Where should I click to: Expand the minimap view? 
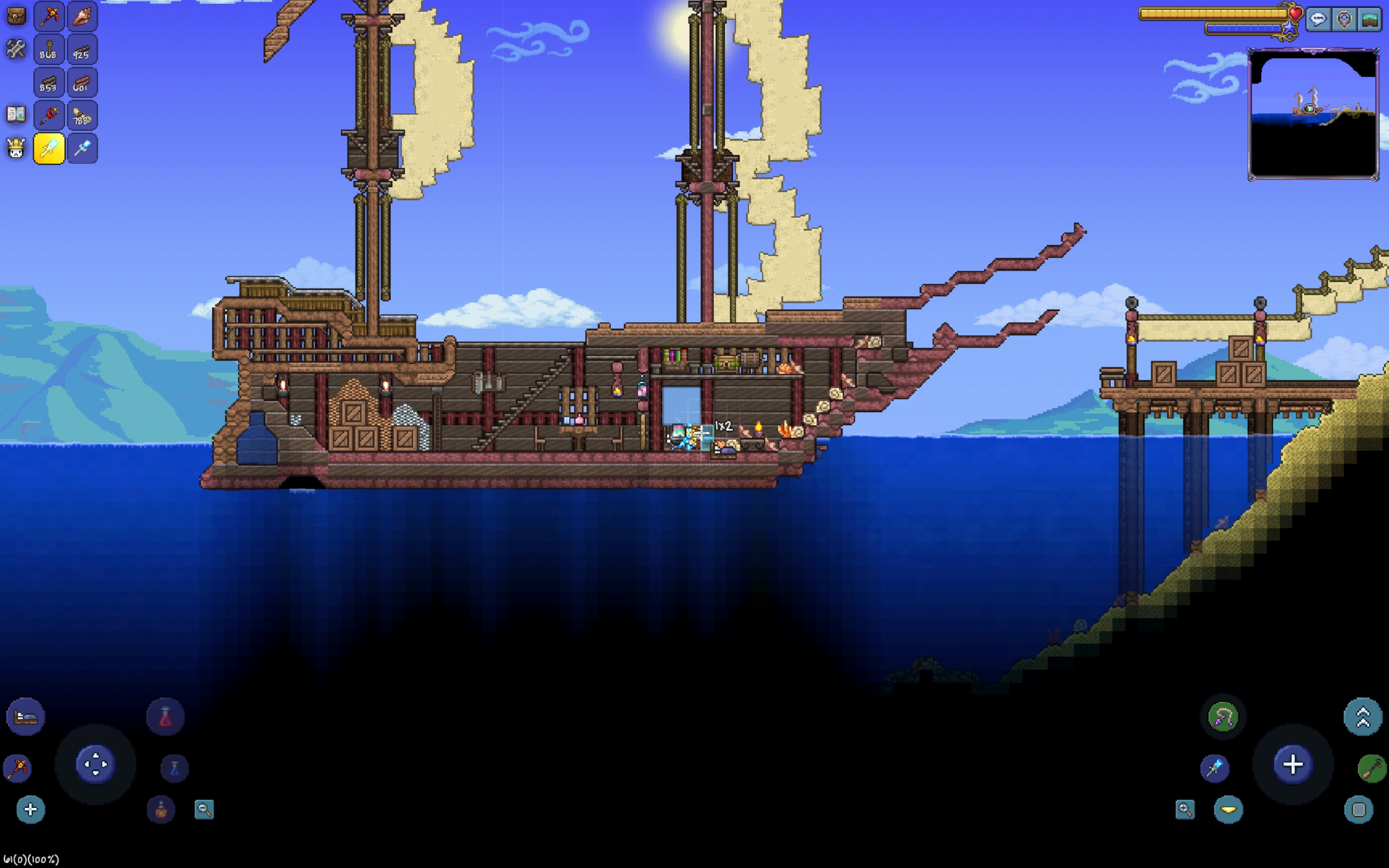click(x=1369, y=20)
